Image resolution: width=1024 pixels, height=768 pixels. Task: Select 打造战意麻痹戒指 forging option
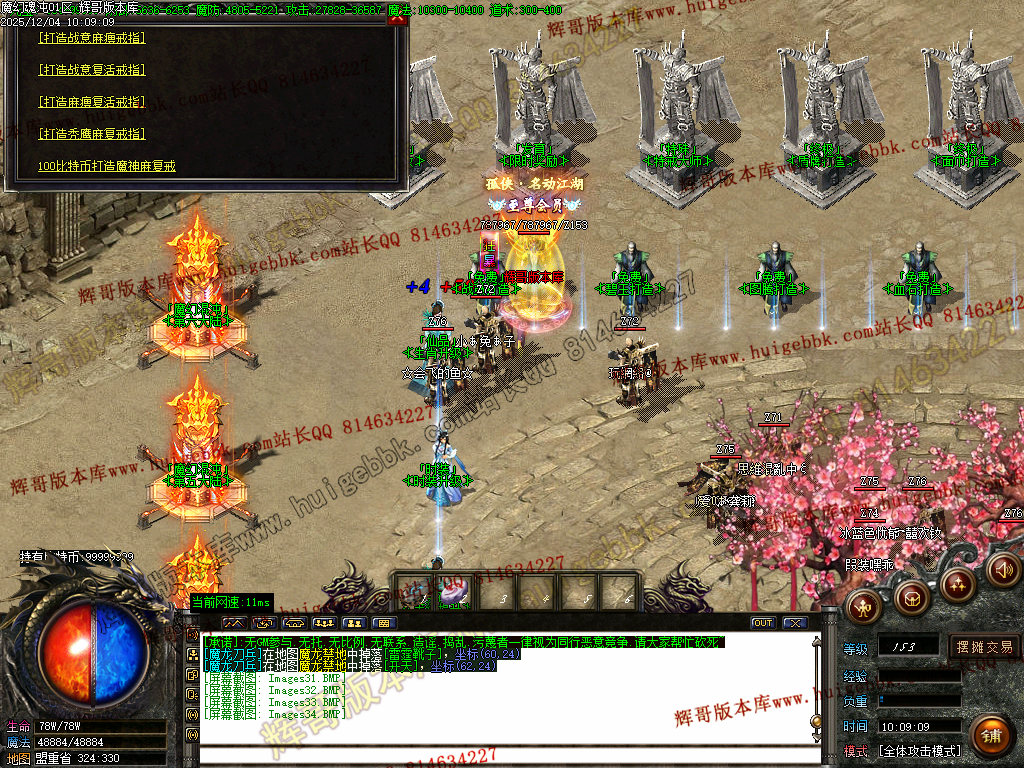pyautogui.click(x=91, y=38)
